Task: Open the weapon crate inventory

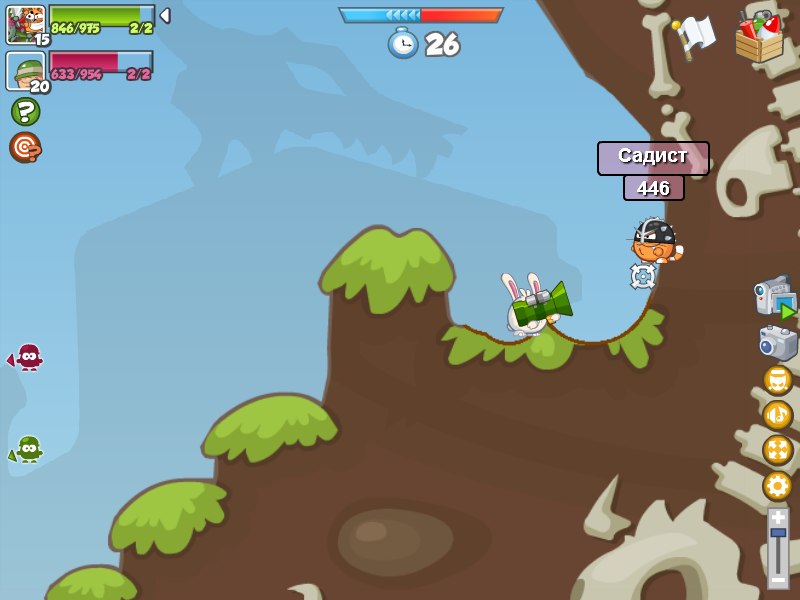Action: [759, 37]
